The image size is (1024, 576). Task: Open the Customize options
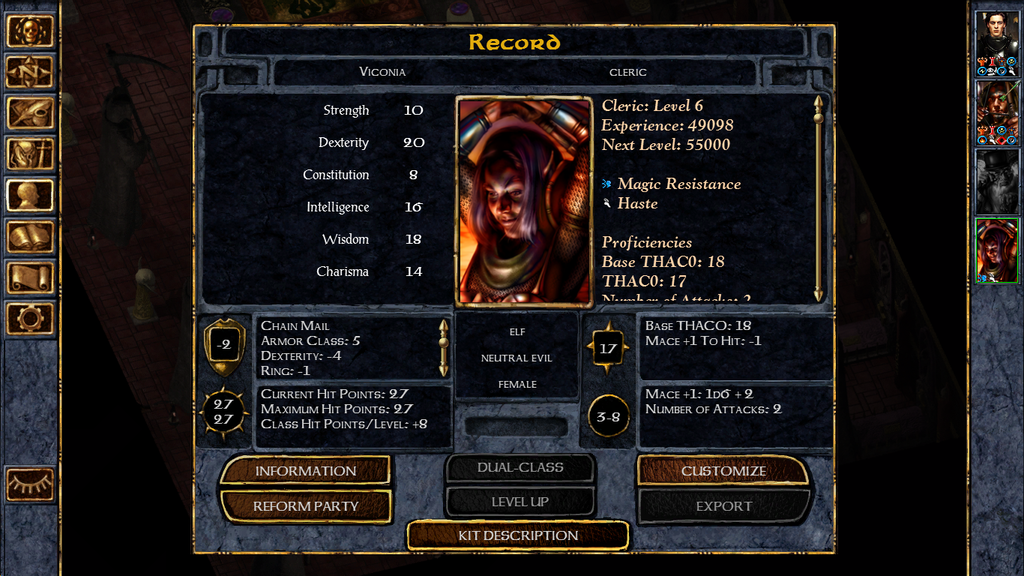pyautogui.click(x=723, y=470)
